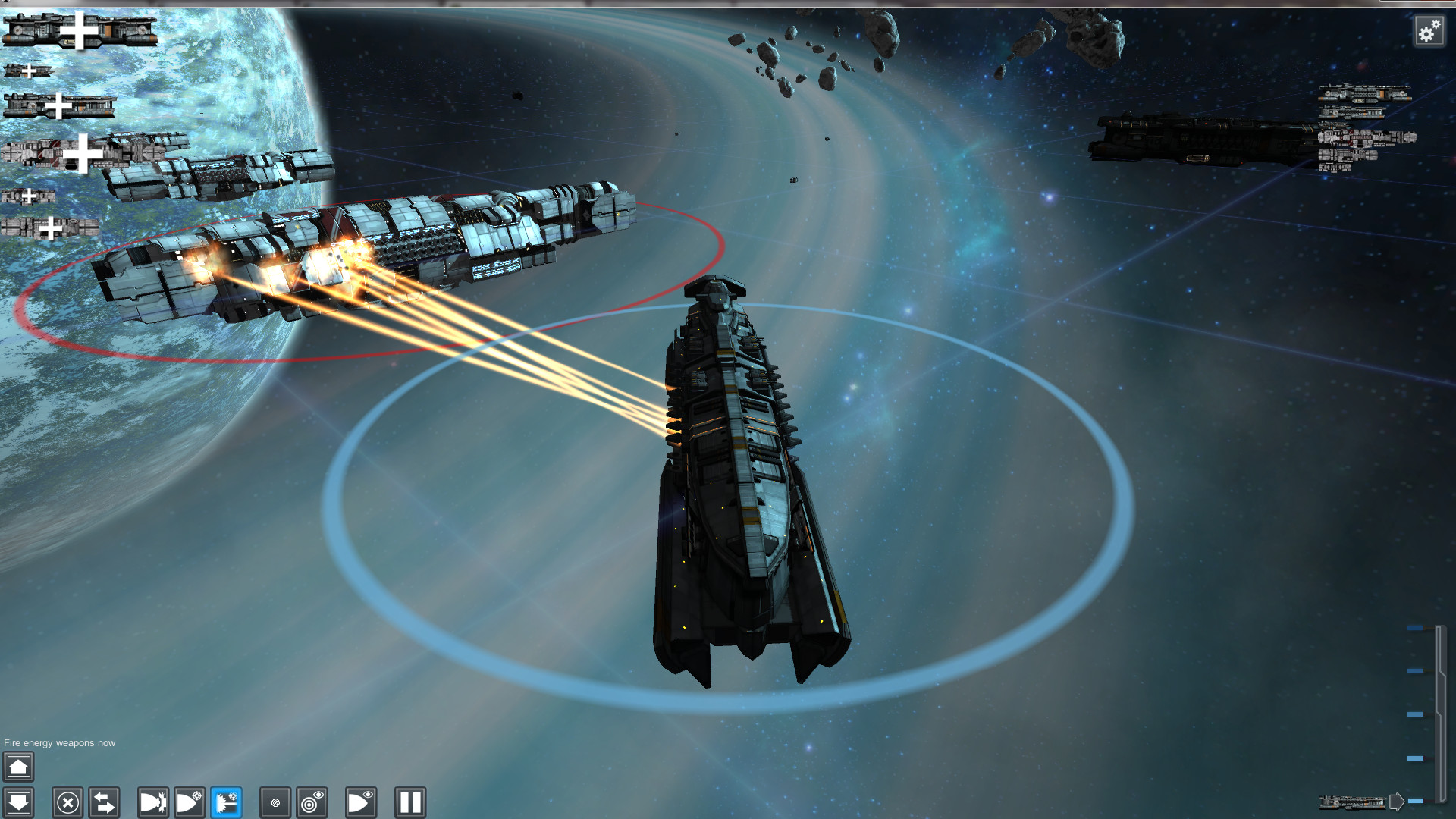Cancel the order using the X icon
This screenshot has width=1456, height=819.
pos(67,802)
